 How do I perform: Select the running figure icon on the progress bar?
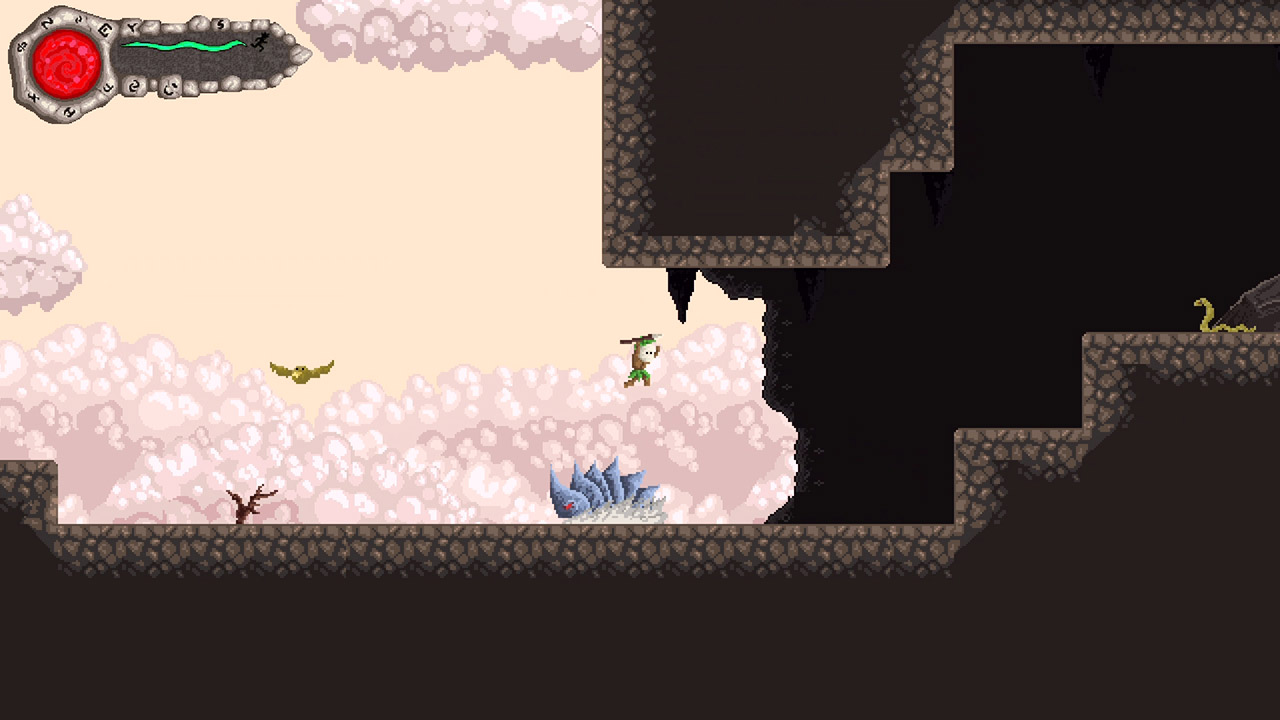click(260, 42)
